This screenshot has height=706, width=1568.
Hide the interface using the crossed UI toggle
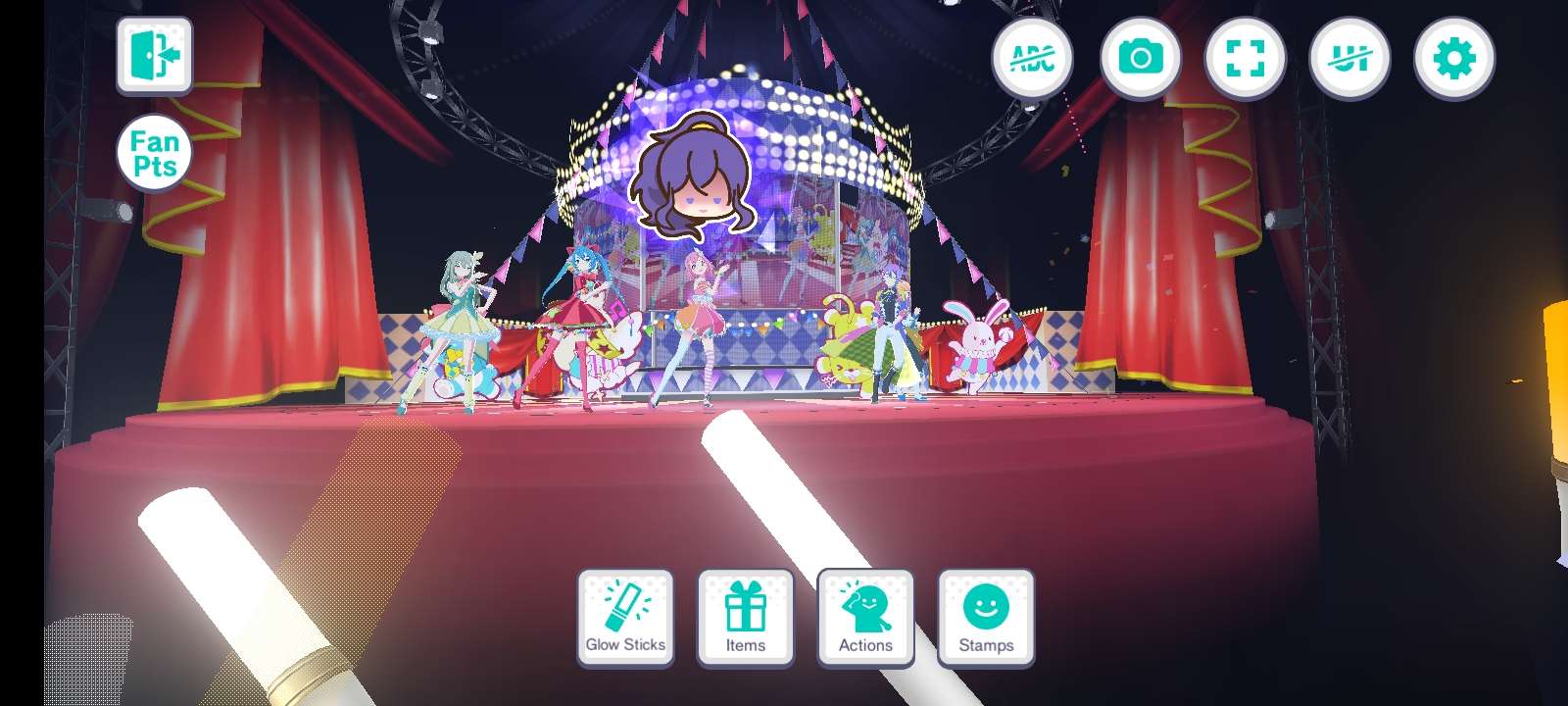point(1350,58)
